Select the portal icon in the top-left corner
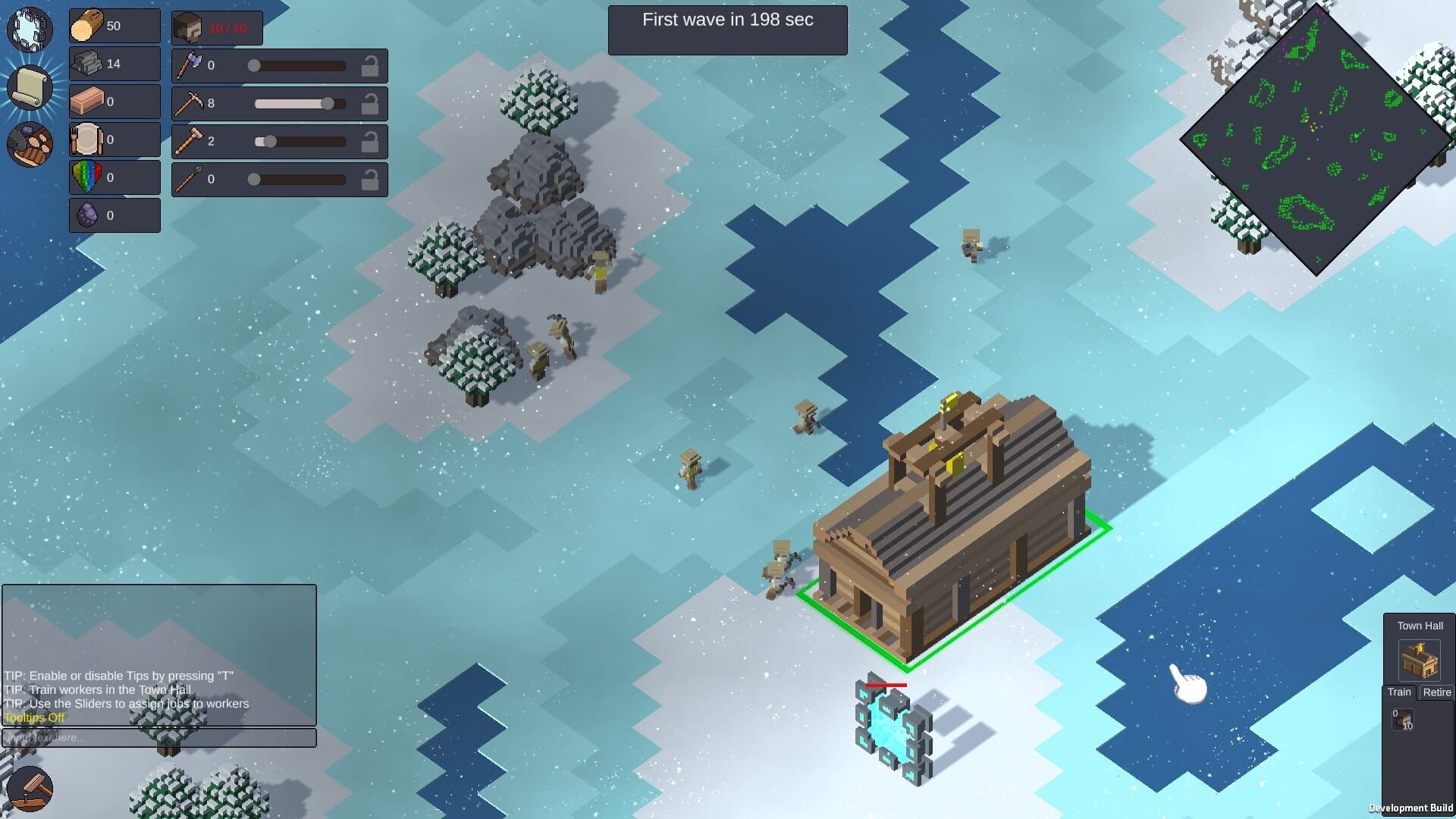The height and width of the screenshot is (819, 1456). pos(30,29)
